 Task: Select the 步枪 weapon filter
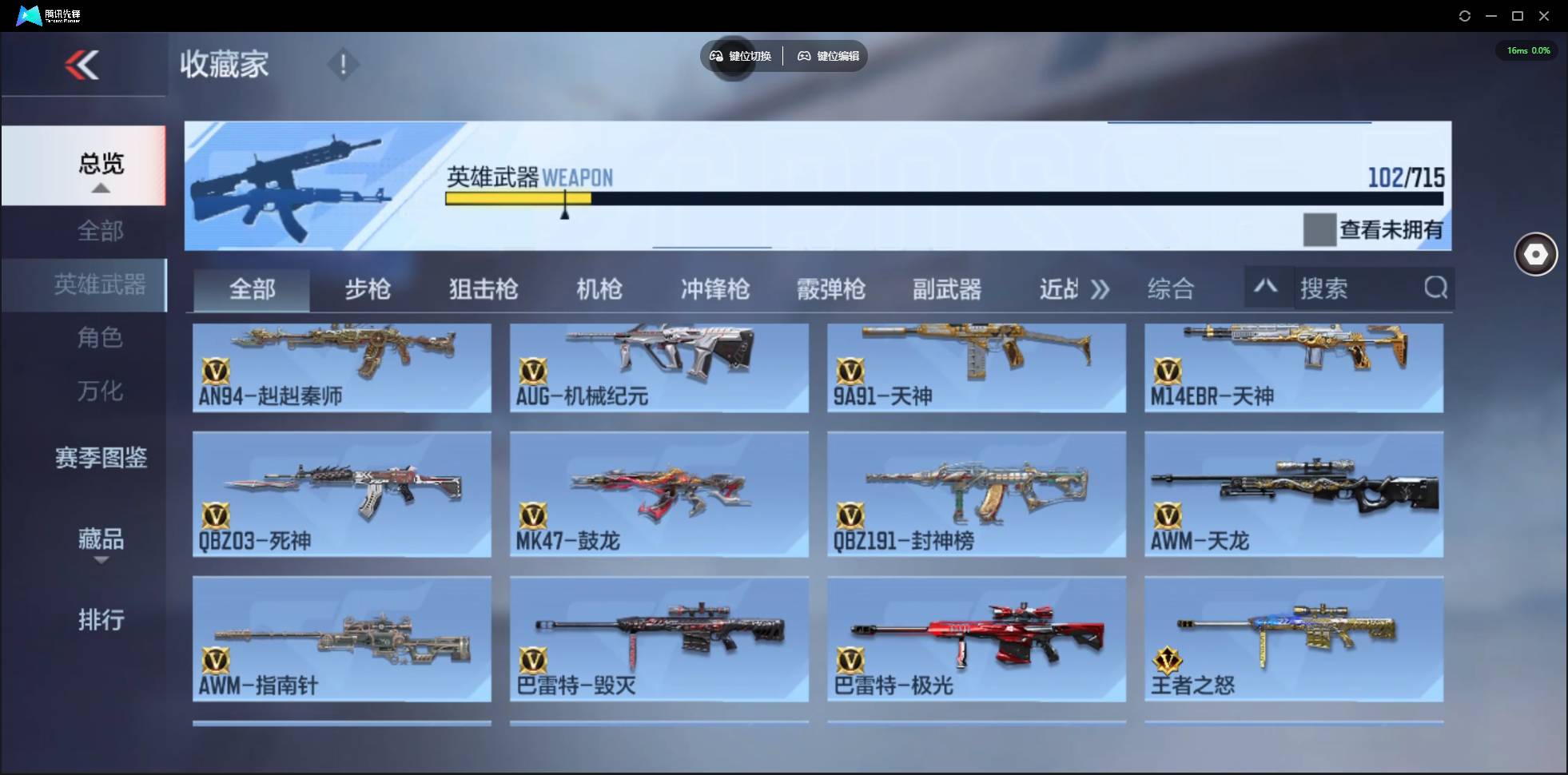point(368,289)
